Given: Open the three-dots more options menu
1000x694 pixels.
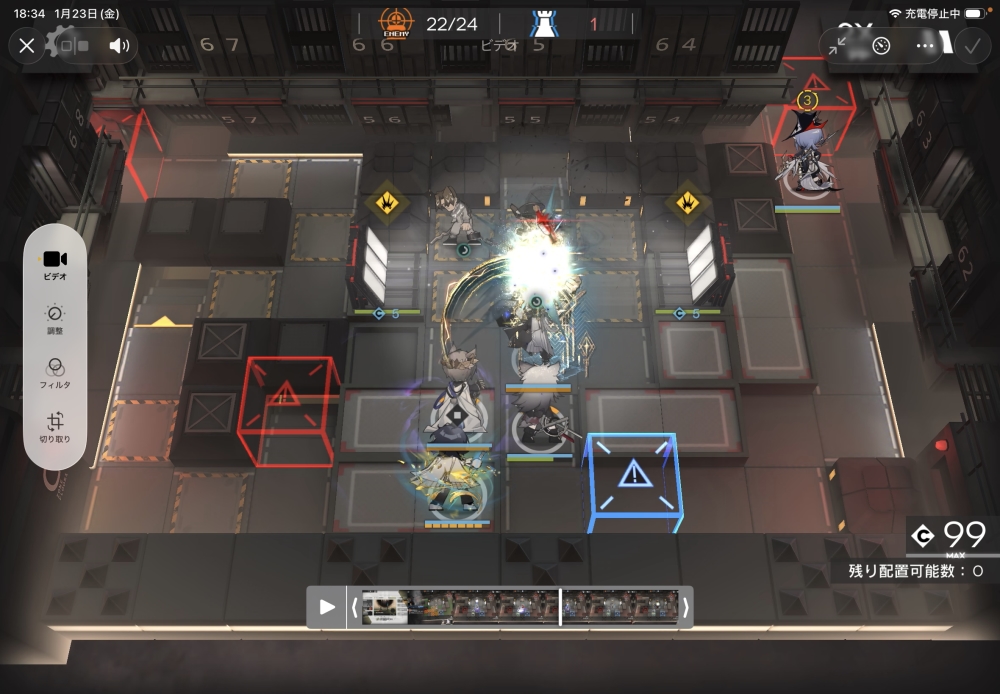Looking at the screenshot, I should pyautogui.click(x=925, y=45).
